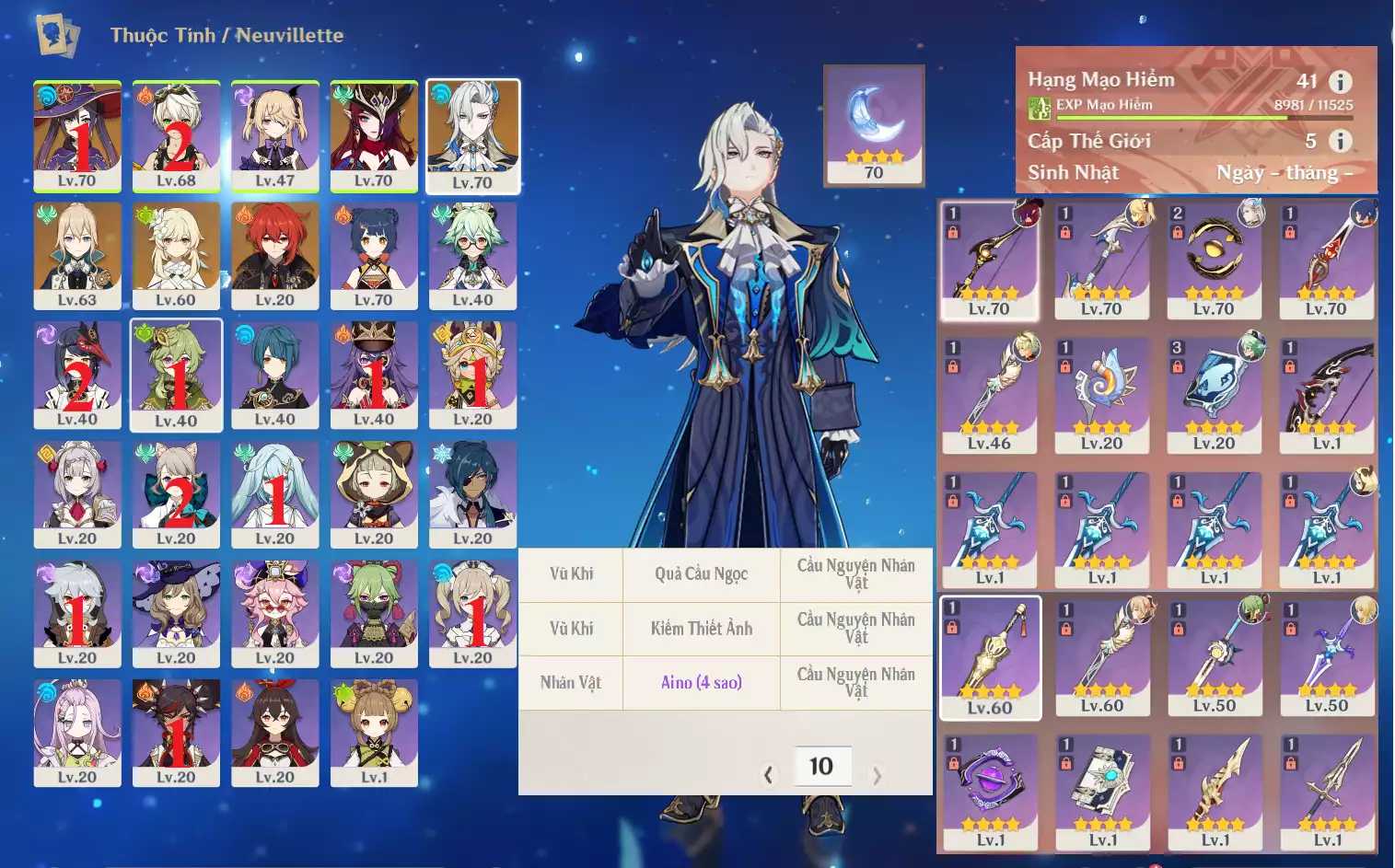Select Noelle's Lv.20 portrait
This screenshot has height=868, width=1395.
point(77,494)
